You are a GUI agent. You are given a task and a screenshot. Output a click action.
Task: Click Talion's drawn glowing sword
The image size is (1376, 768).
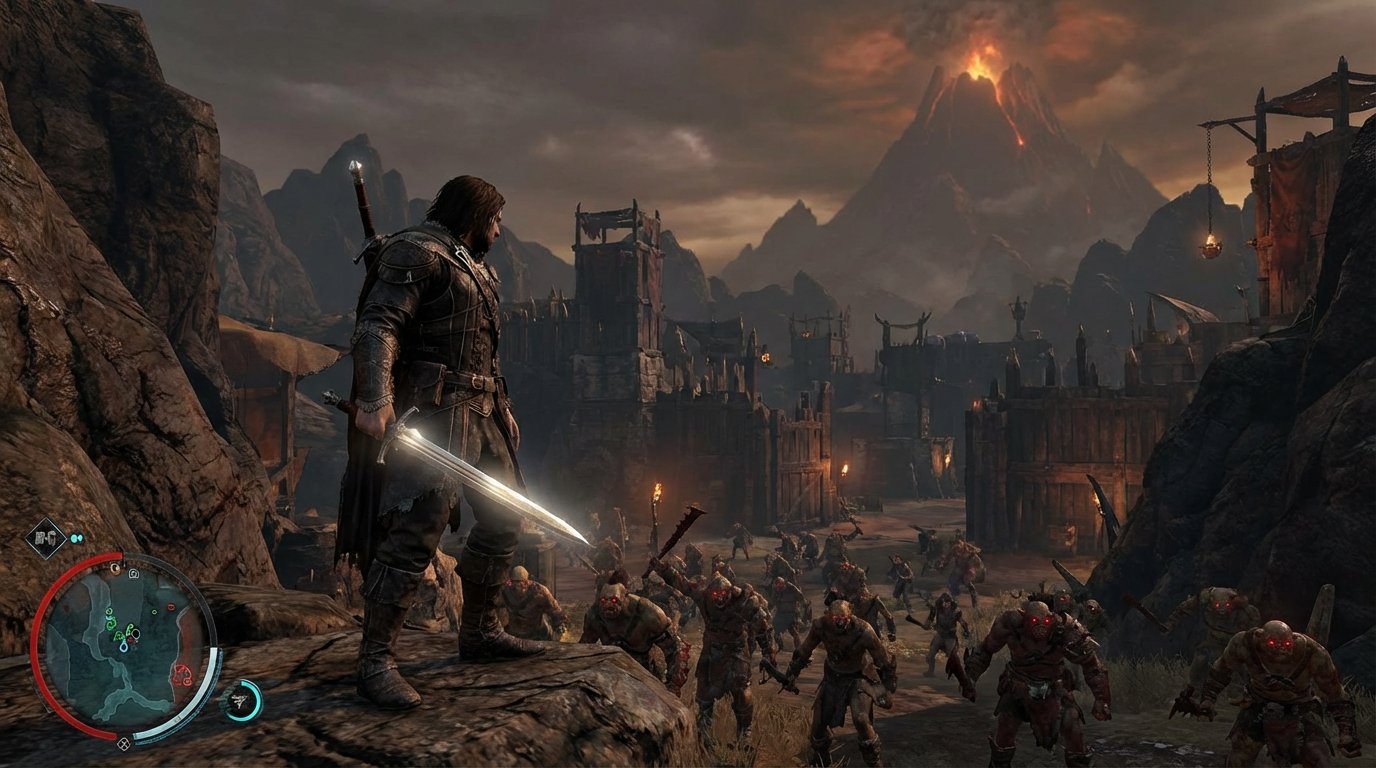point(490,490)
